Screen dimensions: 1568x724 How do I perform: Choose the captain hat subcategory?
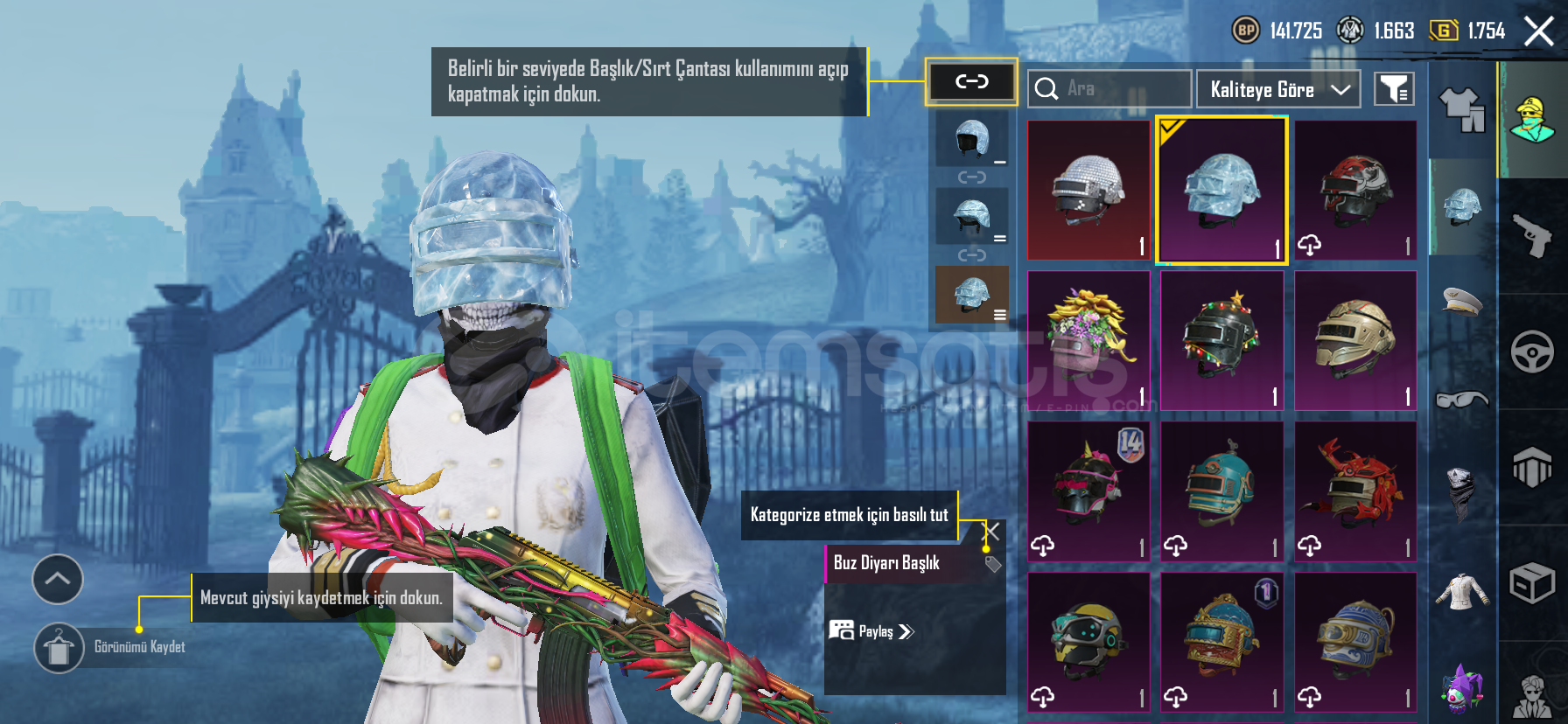click(x=1462, y=302)
